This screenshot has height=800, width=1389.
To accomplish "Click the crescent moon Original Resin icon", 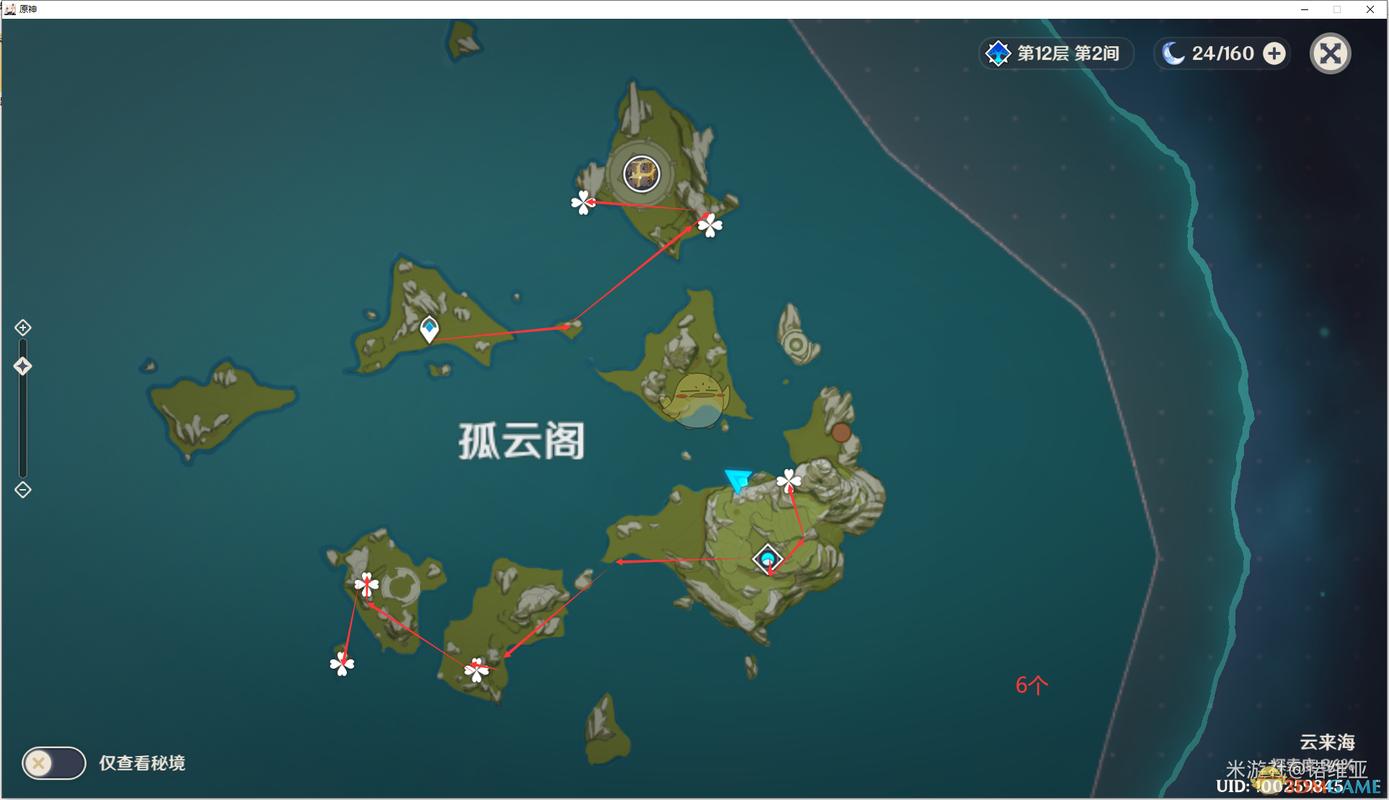I will [1173, 53].
